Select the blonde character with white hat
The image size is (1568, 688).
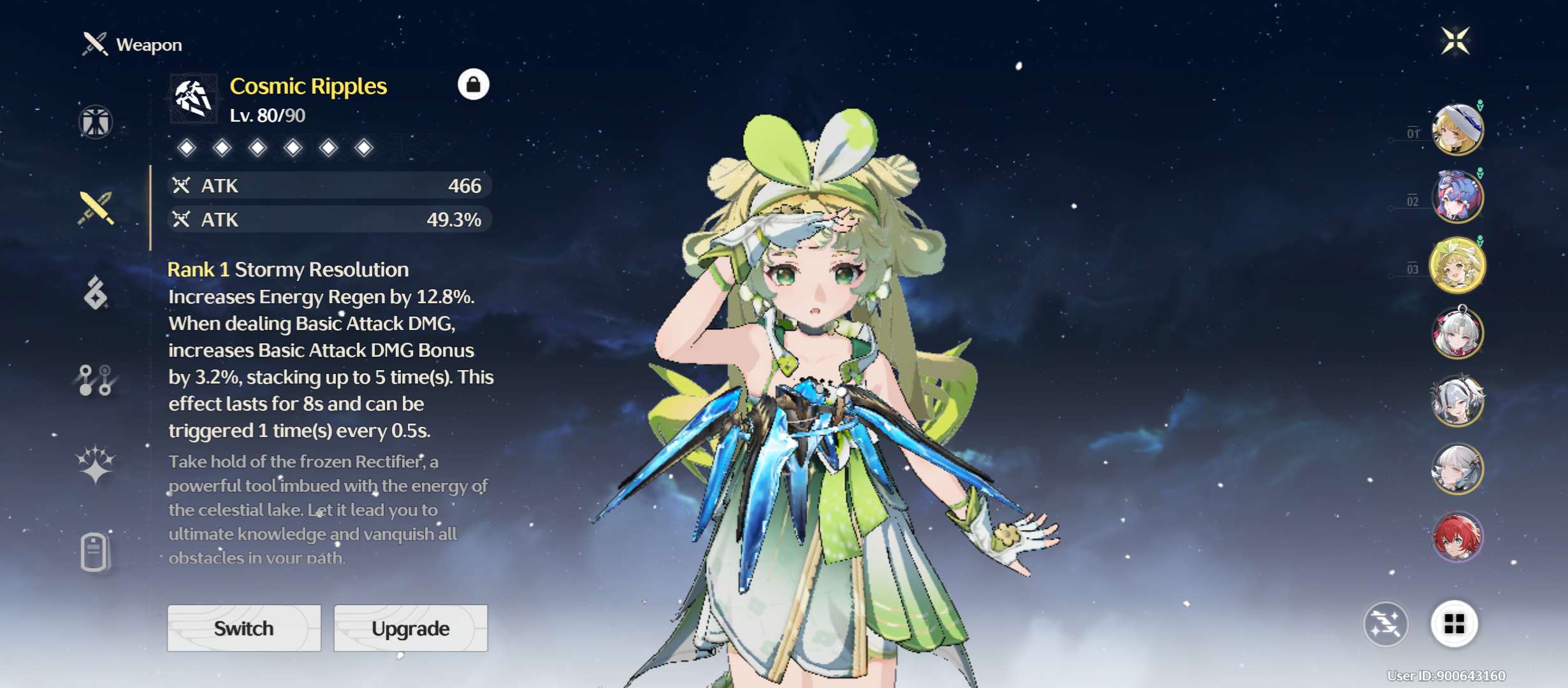tap(1457, 130)
